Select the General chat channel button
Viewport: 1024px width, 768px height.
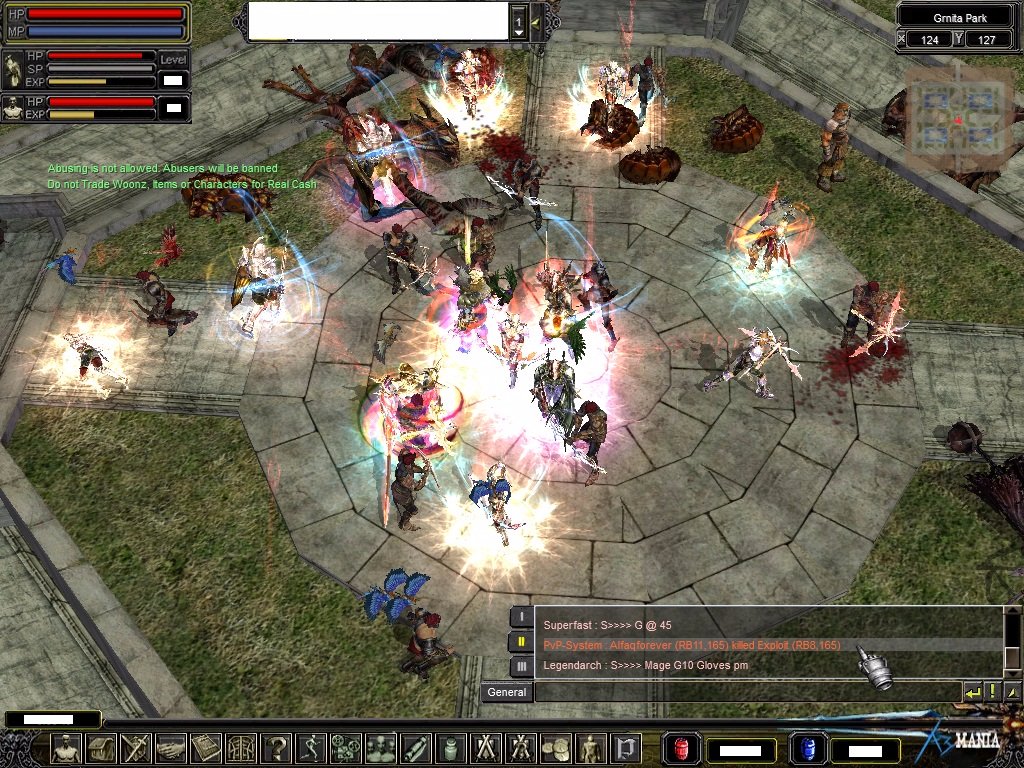(506, 692)
